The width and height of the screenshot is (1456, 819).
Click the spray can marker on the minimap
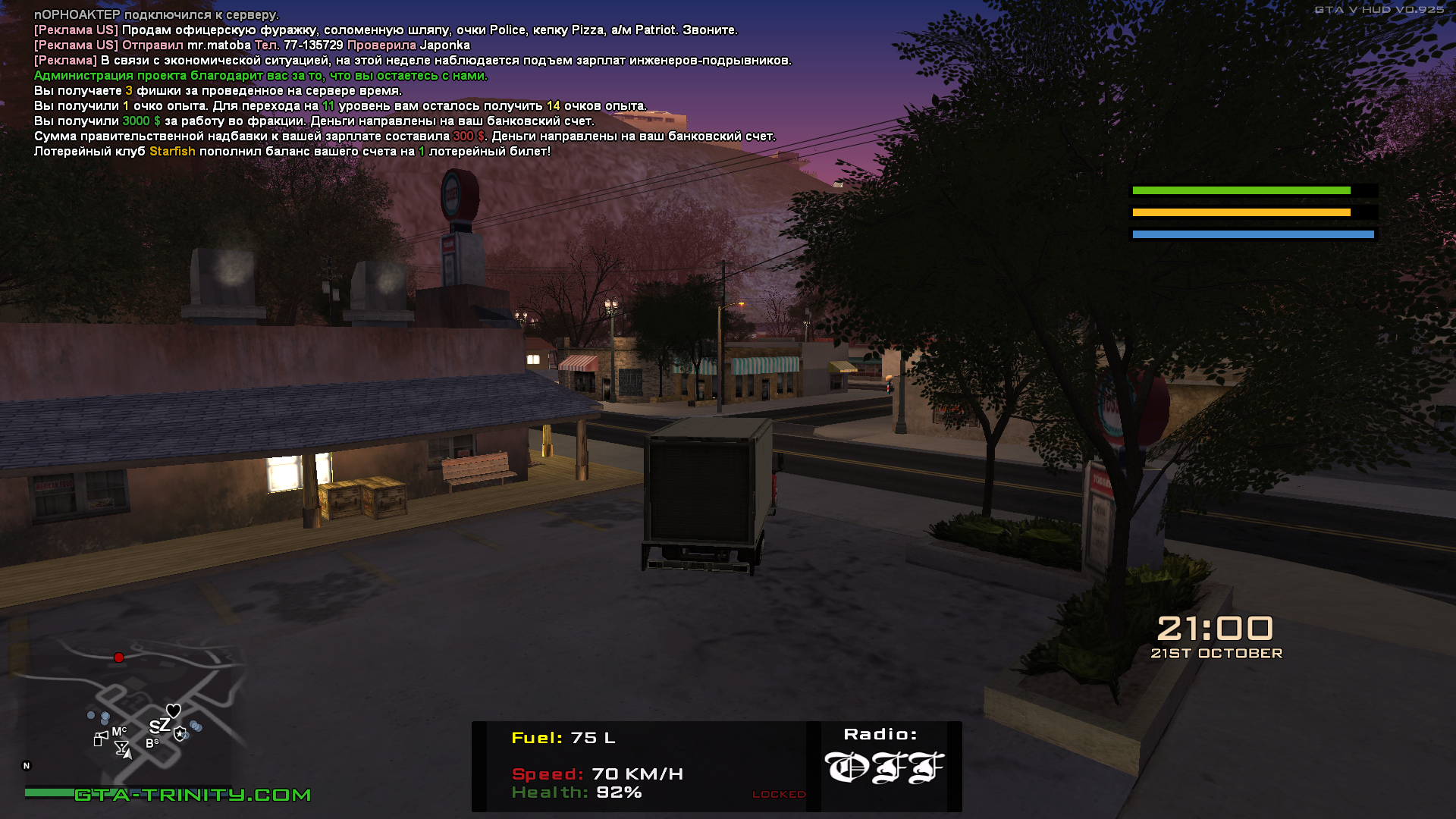click(100, 739)
